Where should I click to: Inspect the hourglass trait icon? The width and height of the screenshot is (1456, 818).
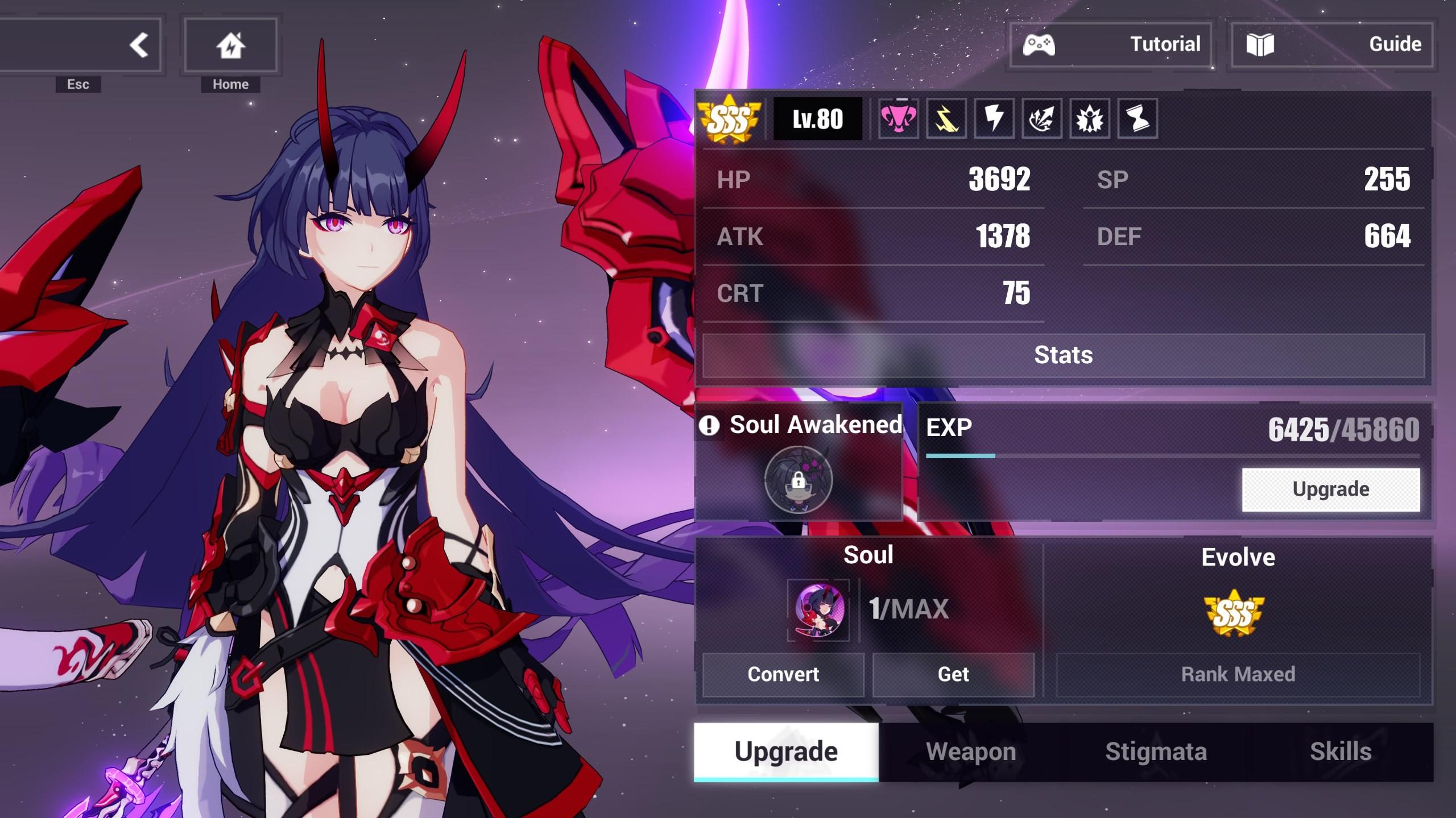pyautogui.click(x=1137, y=118)
